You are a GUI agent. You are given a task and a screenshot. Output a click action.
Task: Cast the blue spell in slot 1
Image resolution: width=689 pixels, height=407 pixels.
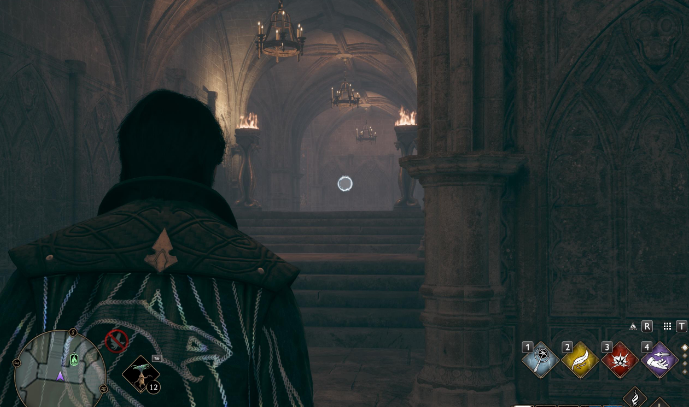coord(541,358)
